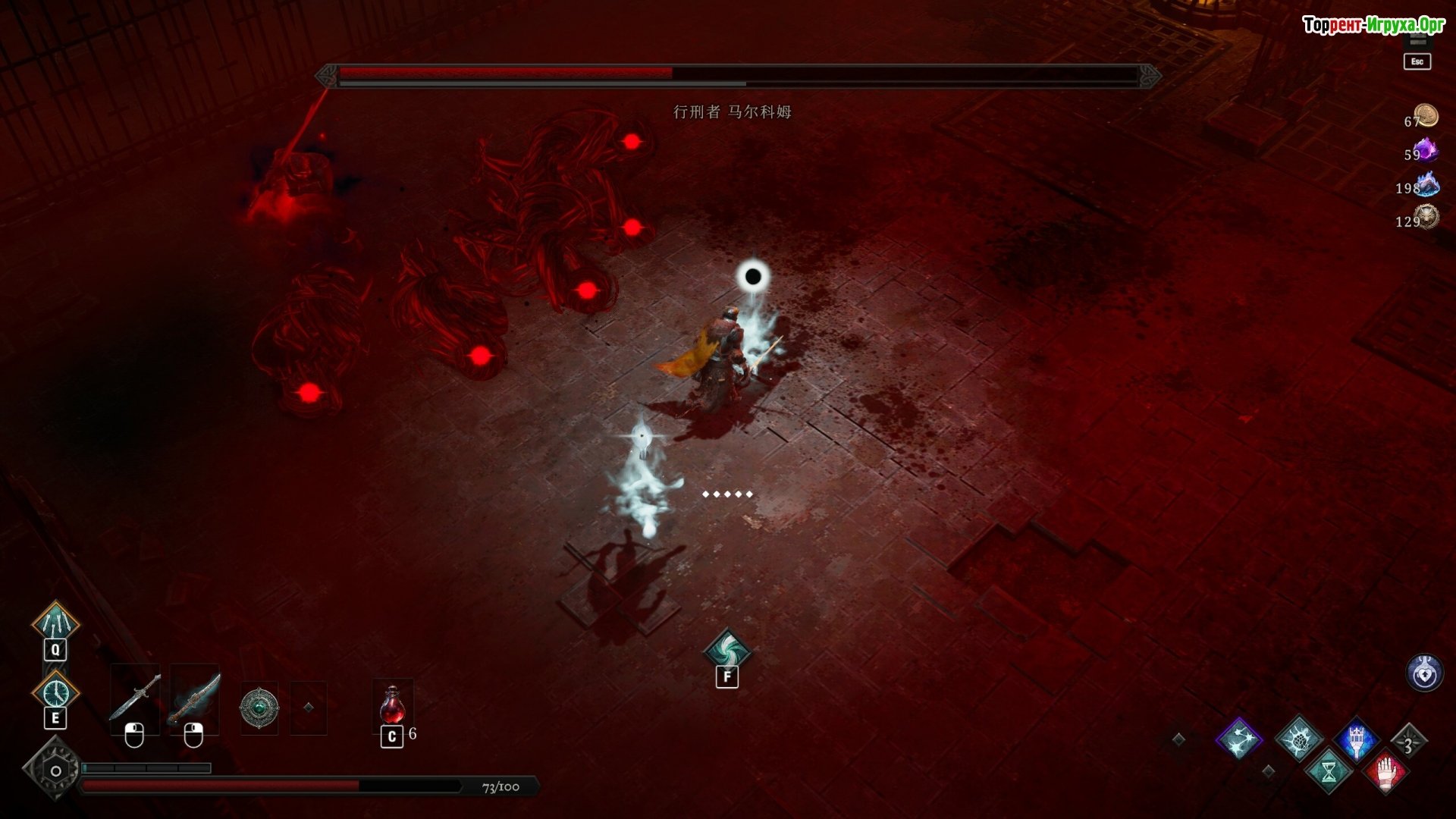This screenshot has height=819, width=1456.
Task: Choose the red bandaged hand boon
Action: 1386,772
